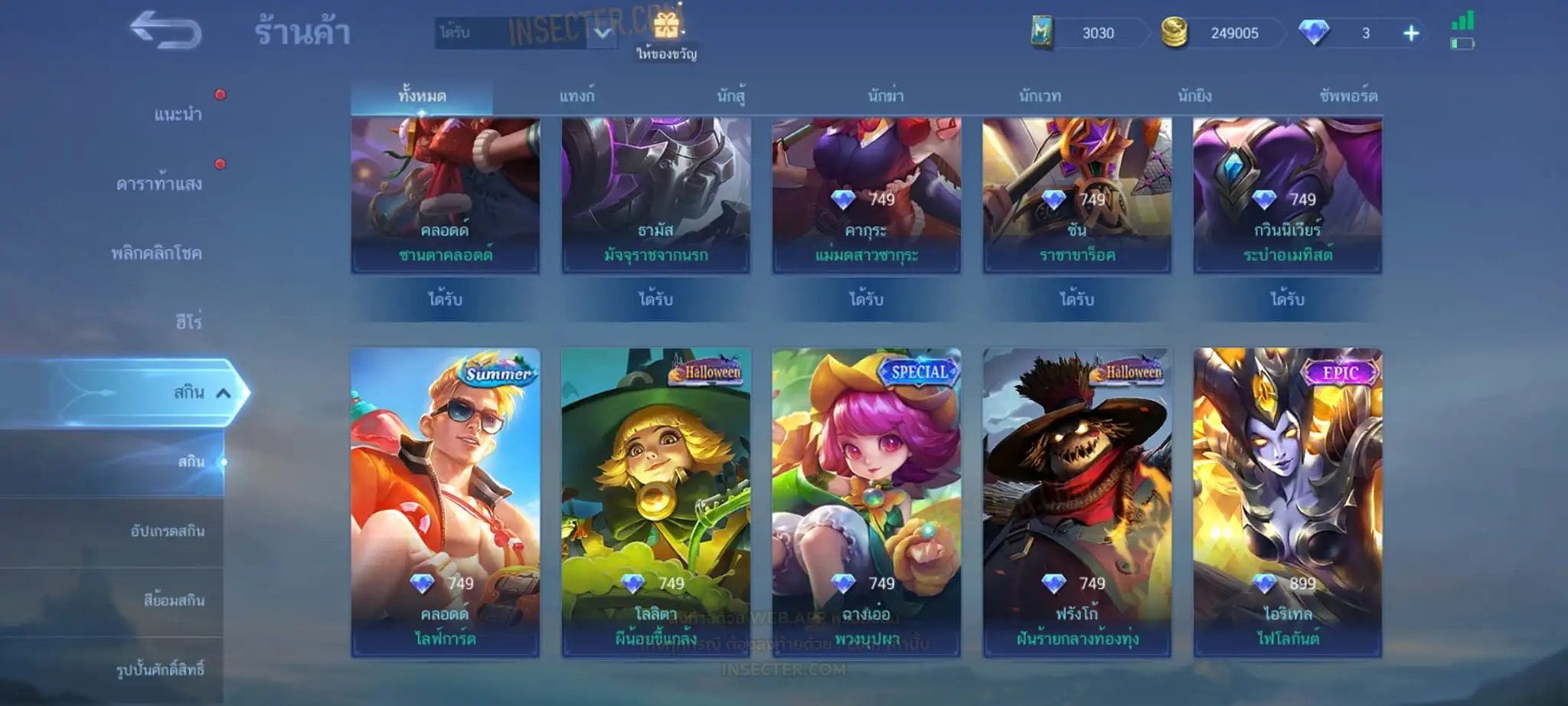Open the อัปเกรดสกิน submenu
This screenshot has height=706, width=1568.
click(167, 531)
